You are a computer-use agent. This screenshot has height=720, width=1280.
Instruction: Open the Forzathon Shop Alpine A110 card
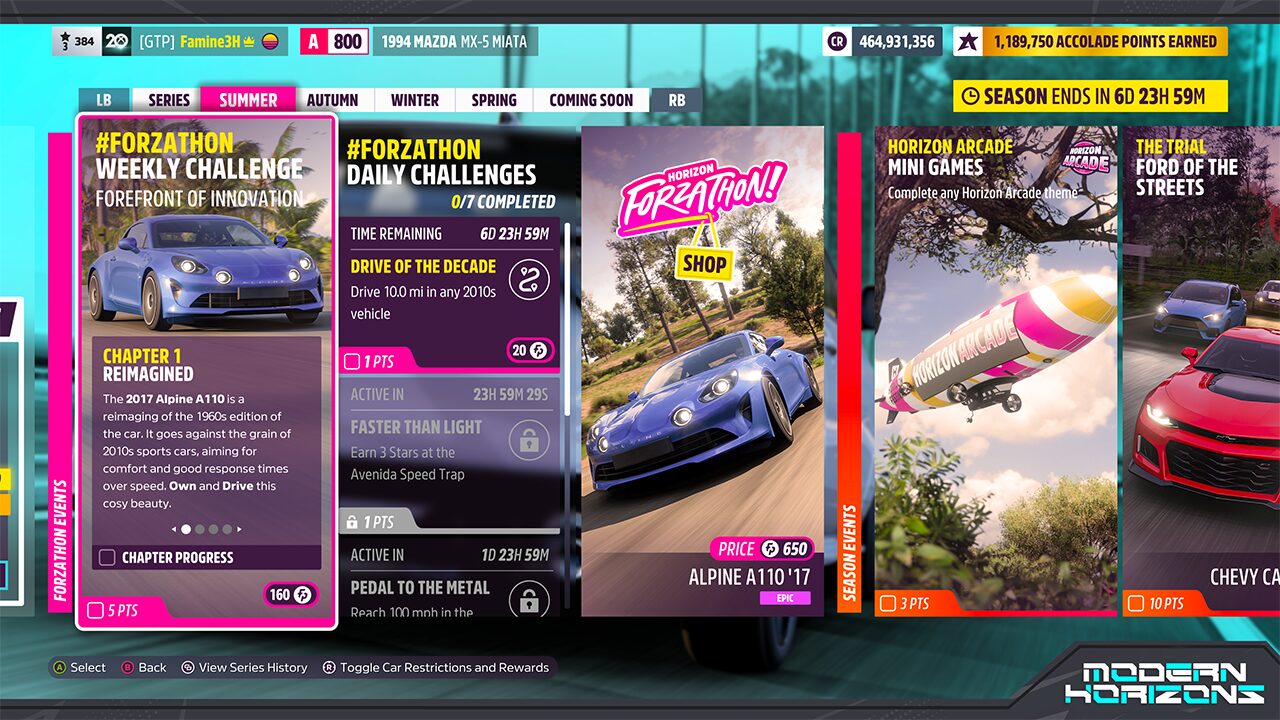702,370
